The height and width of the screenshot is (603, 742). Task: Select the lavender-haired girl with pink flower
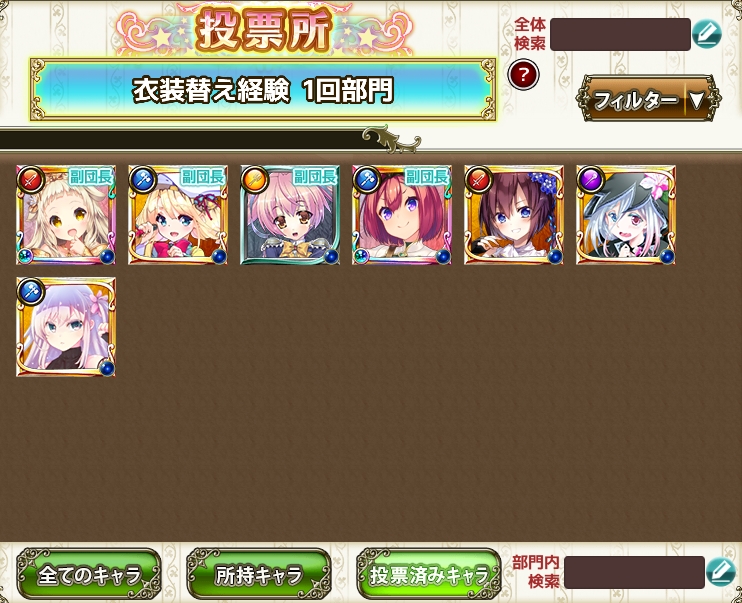click(x=66, y=327)
